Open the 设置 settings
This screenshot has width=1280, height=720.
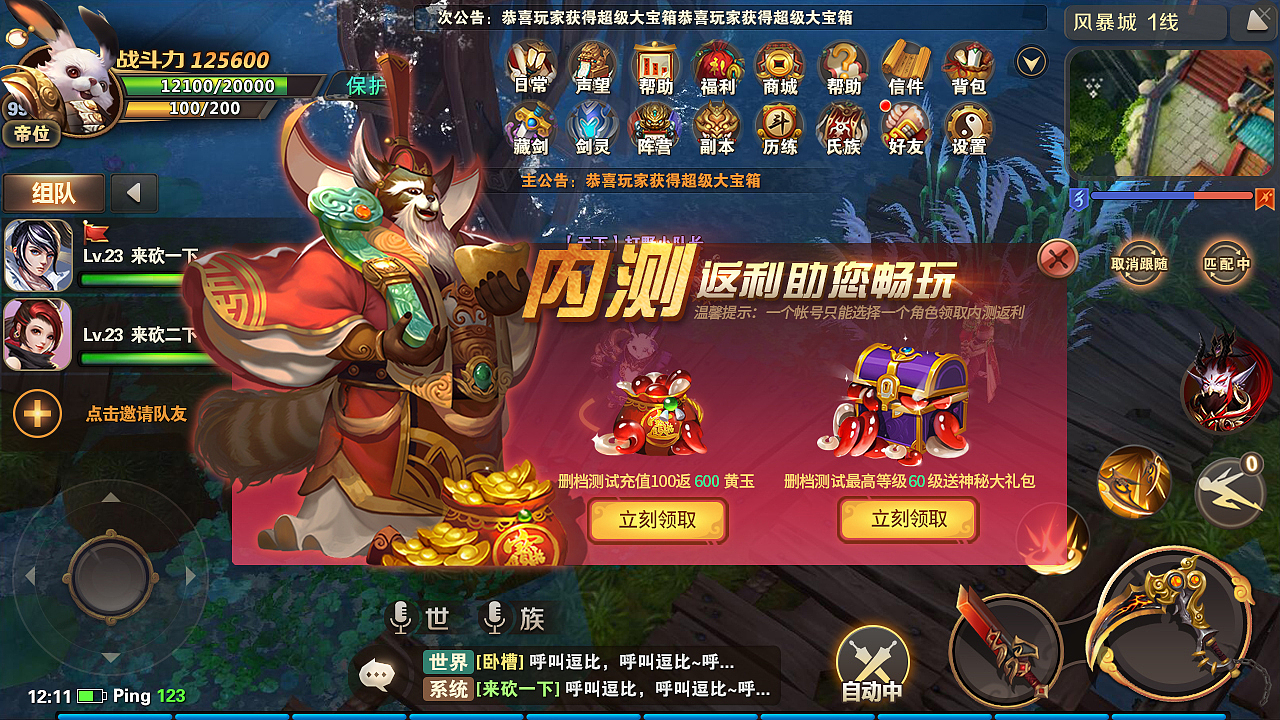968,131
